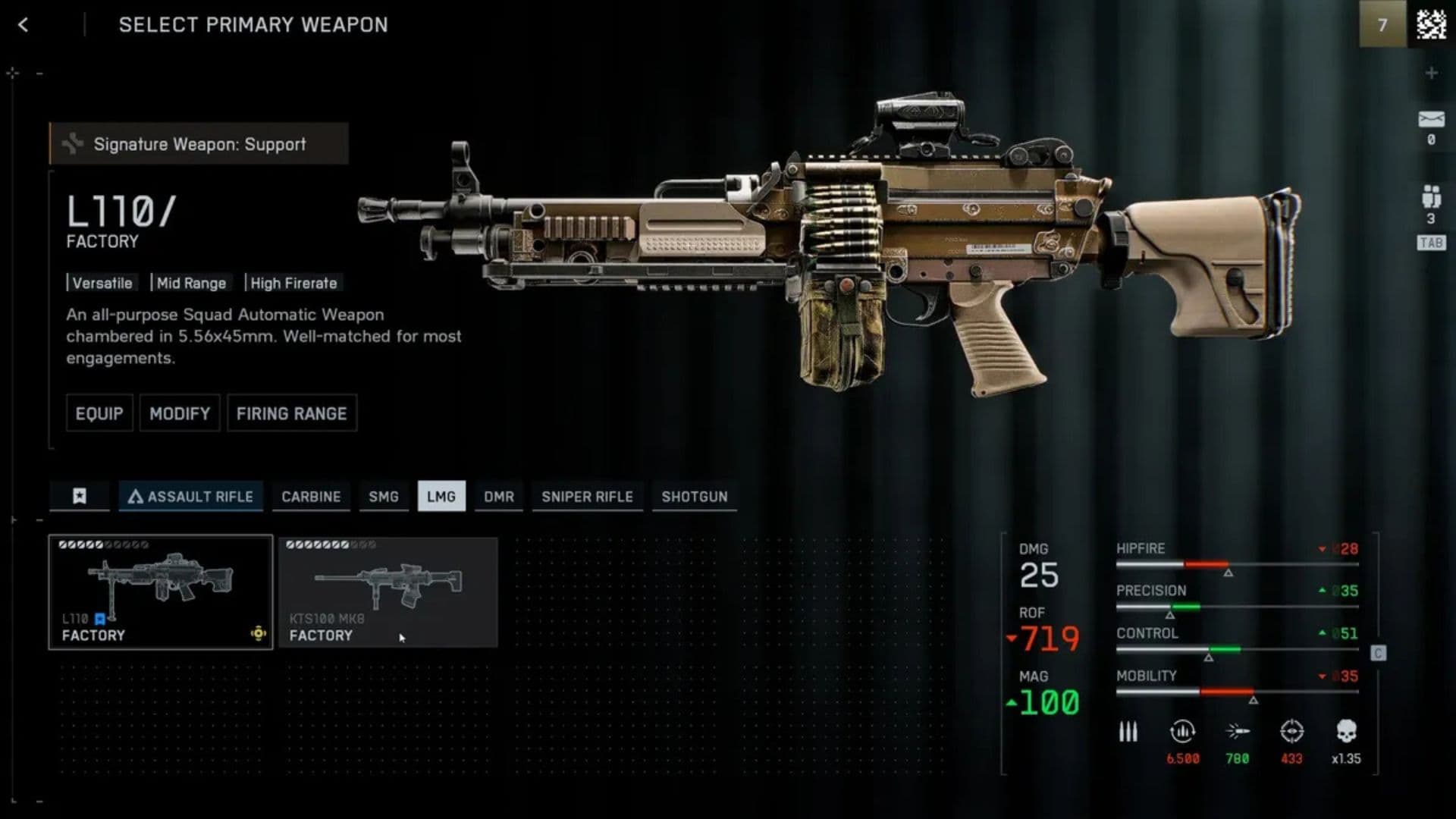Click the PRECISION stat up arrow

1321,591
